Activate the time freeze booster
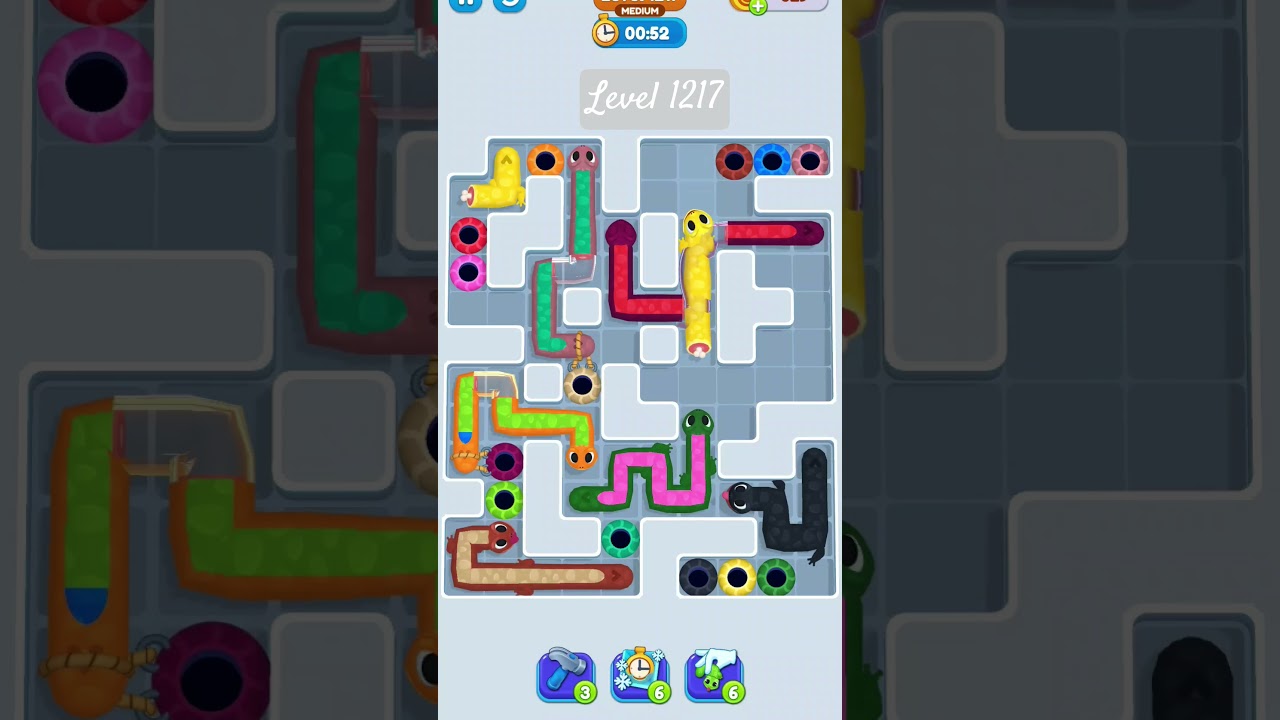Viewport: 1280px width, 720px height. 640,676
